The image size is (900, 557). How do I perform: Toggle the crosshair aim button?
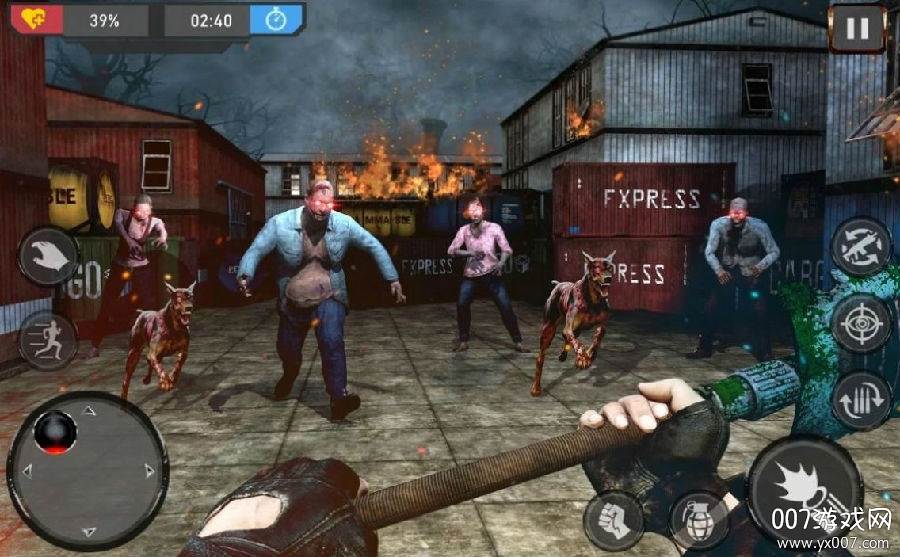point(861,323)
